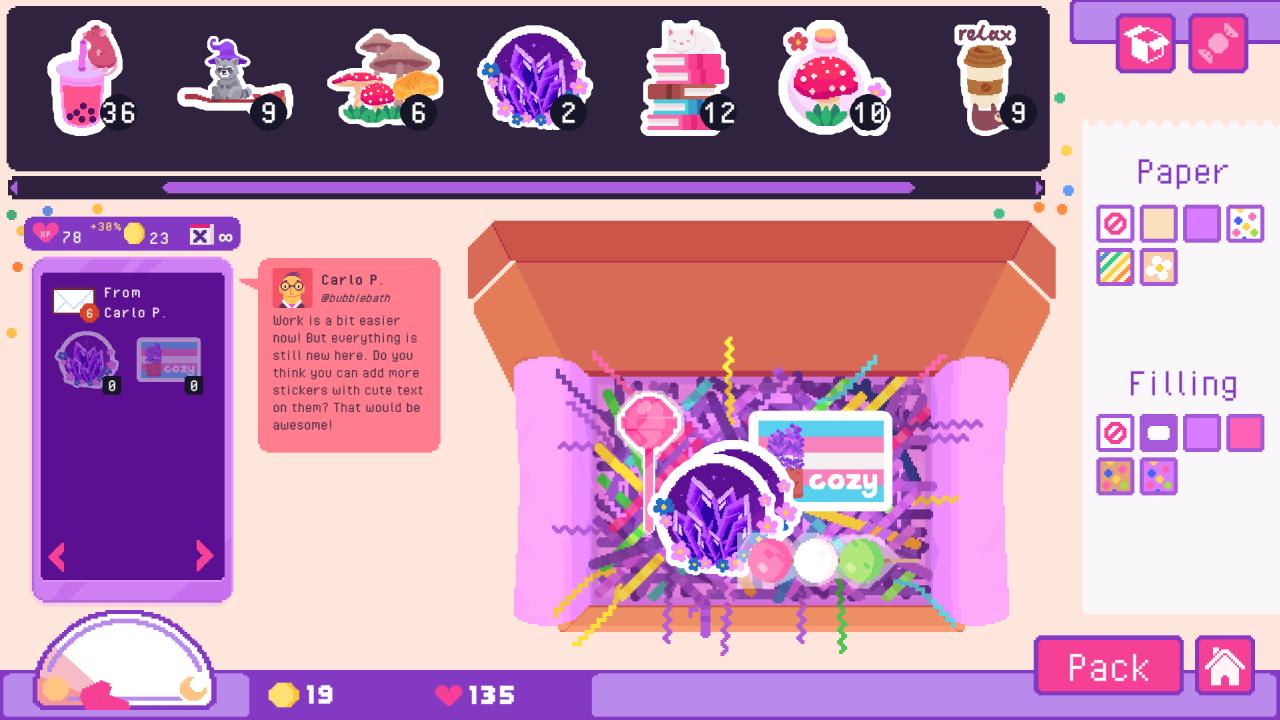Click the home button beside Pack
Viewport: 1280px width, 720px height.
point(1226,665)
